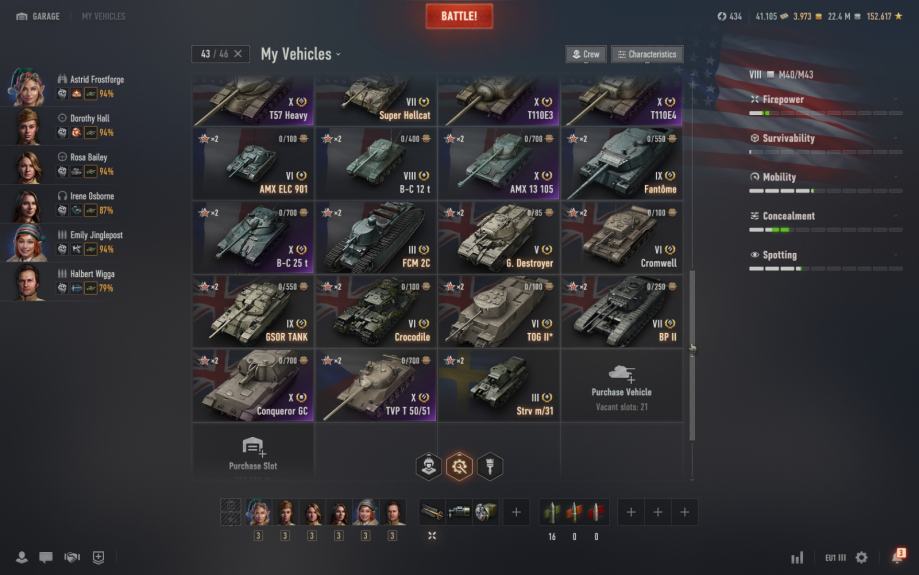Select the AMX ELC 901 tank
The width and height of the screenshot is (919, 575).
pyautogui.click(x=253, y=163)
